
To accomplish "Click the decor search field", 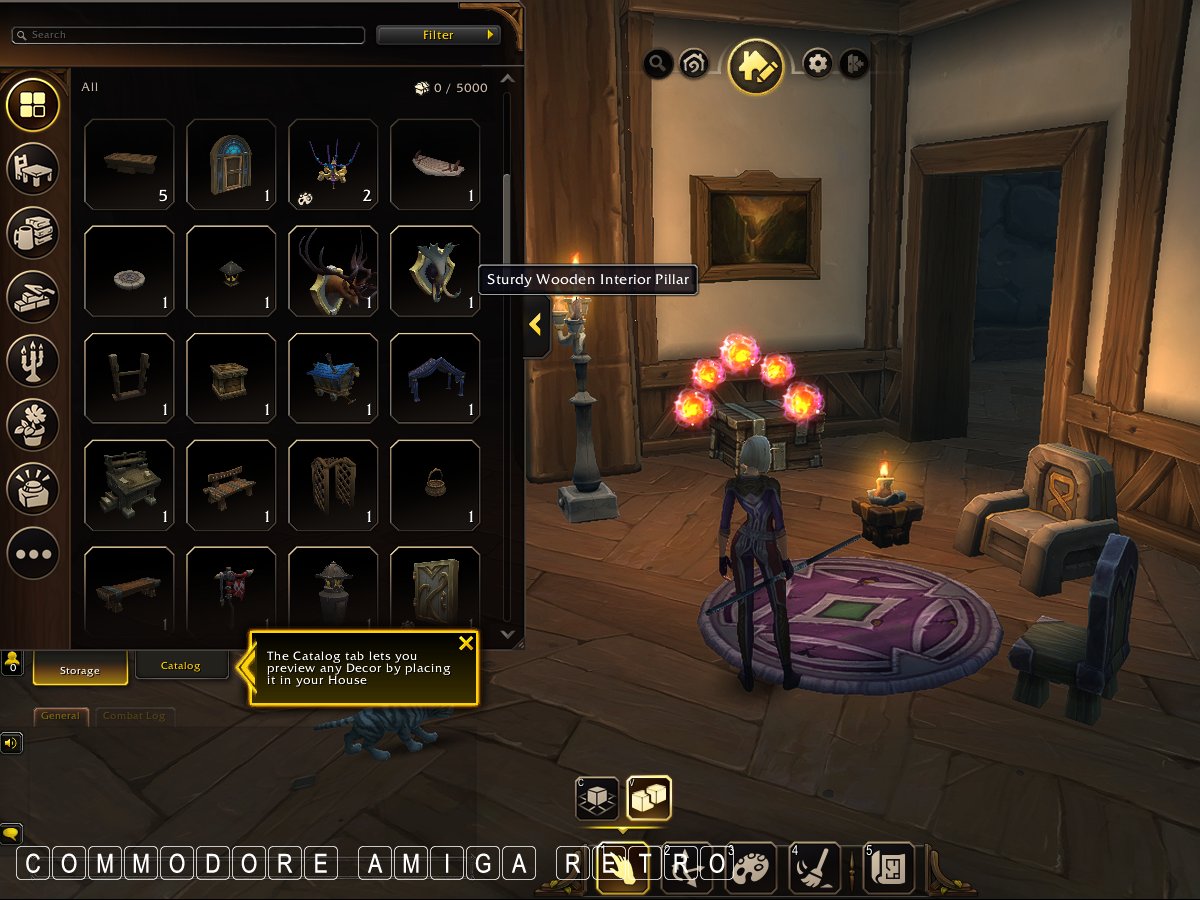I will pos(188,35).
